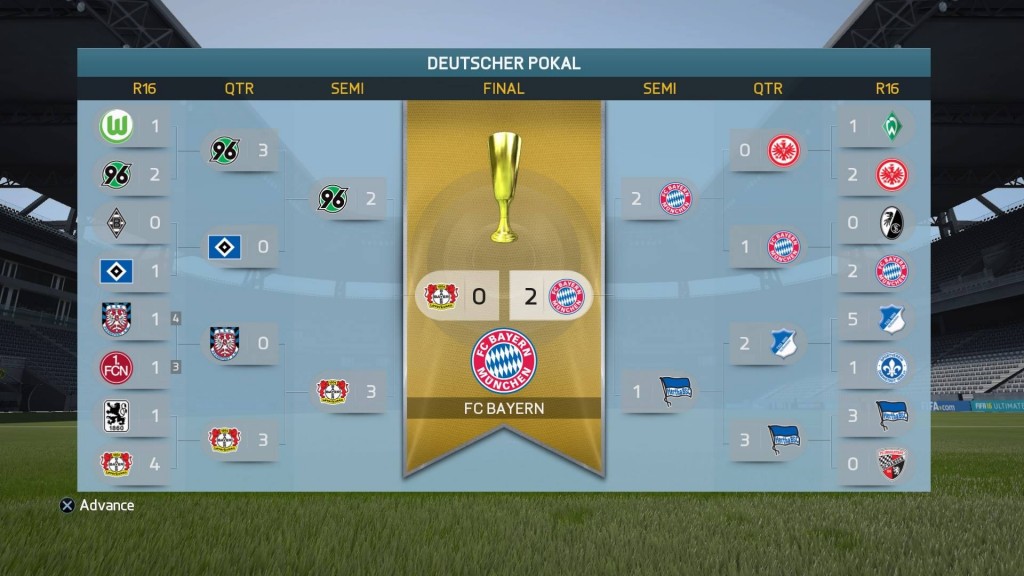
Task: Choose Hannover 96's semi-final tile
Action: 347,199
